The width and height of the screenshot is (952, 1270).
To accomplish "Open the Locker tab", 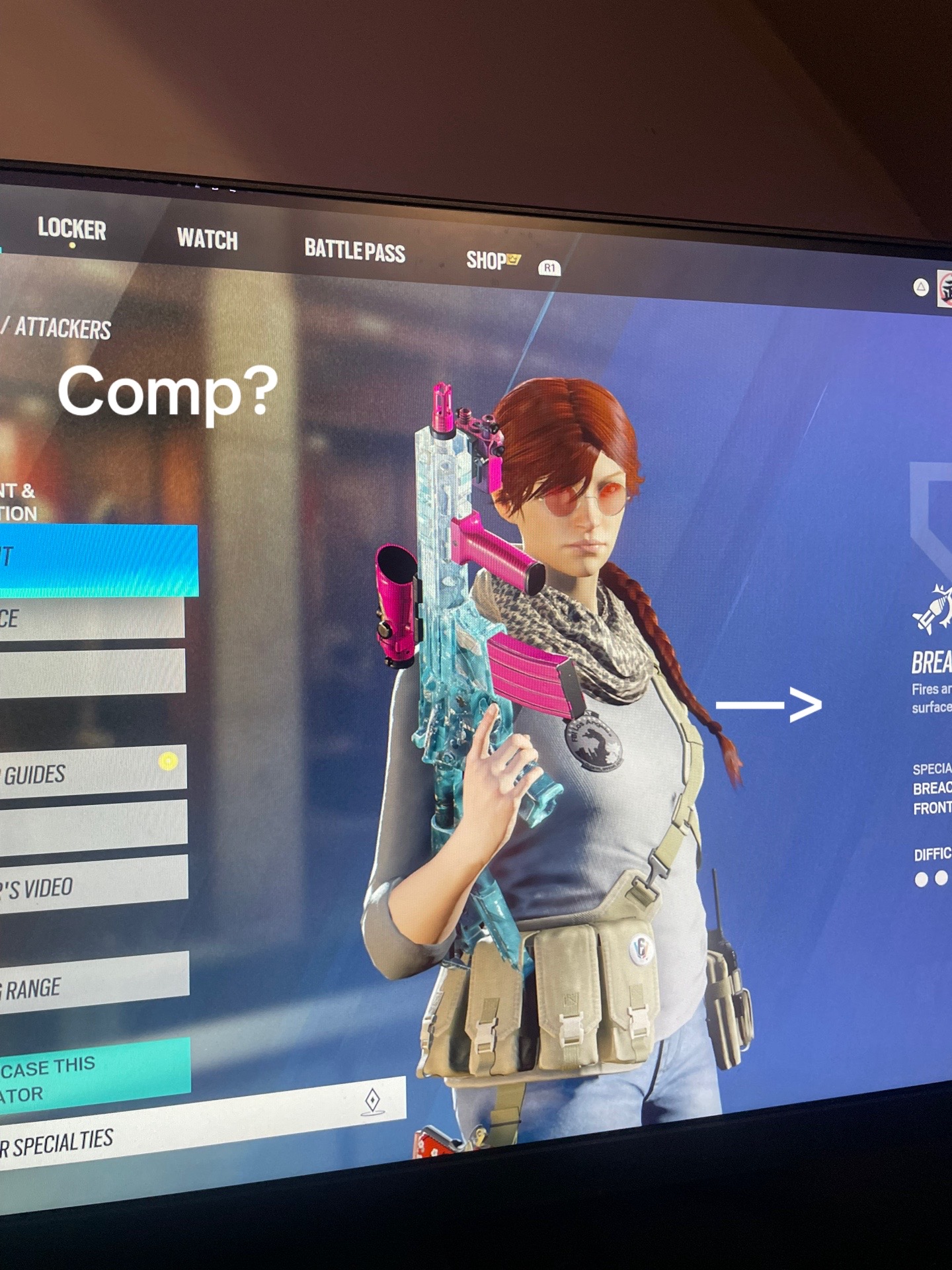I will [71, 229].
